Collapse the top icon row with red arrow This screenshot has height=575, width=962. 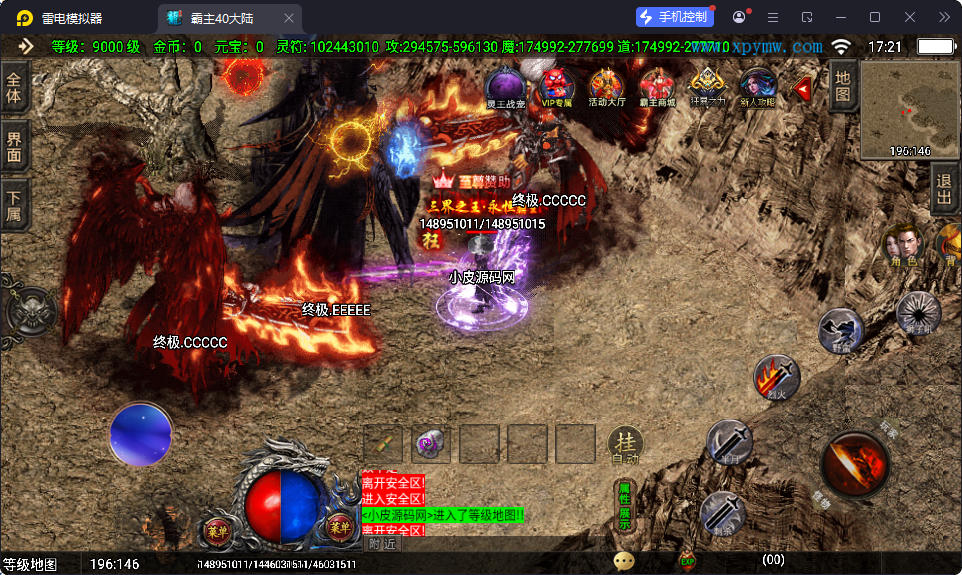pos(802,90)
